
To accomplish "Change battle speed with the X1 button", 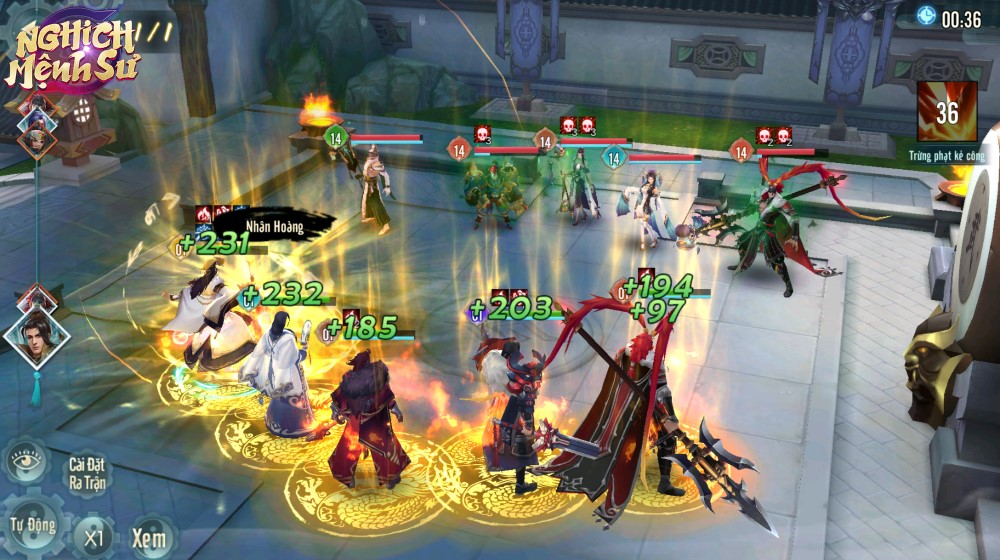I will click(94, 536).
